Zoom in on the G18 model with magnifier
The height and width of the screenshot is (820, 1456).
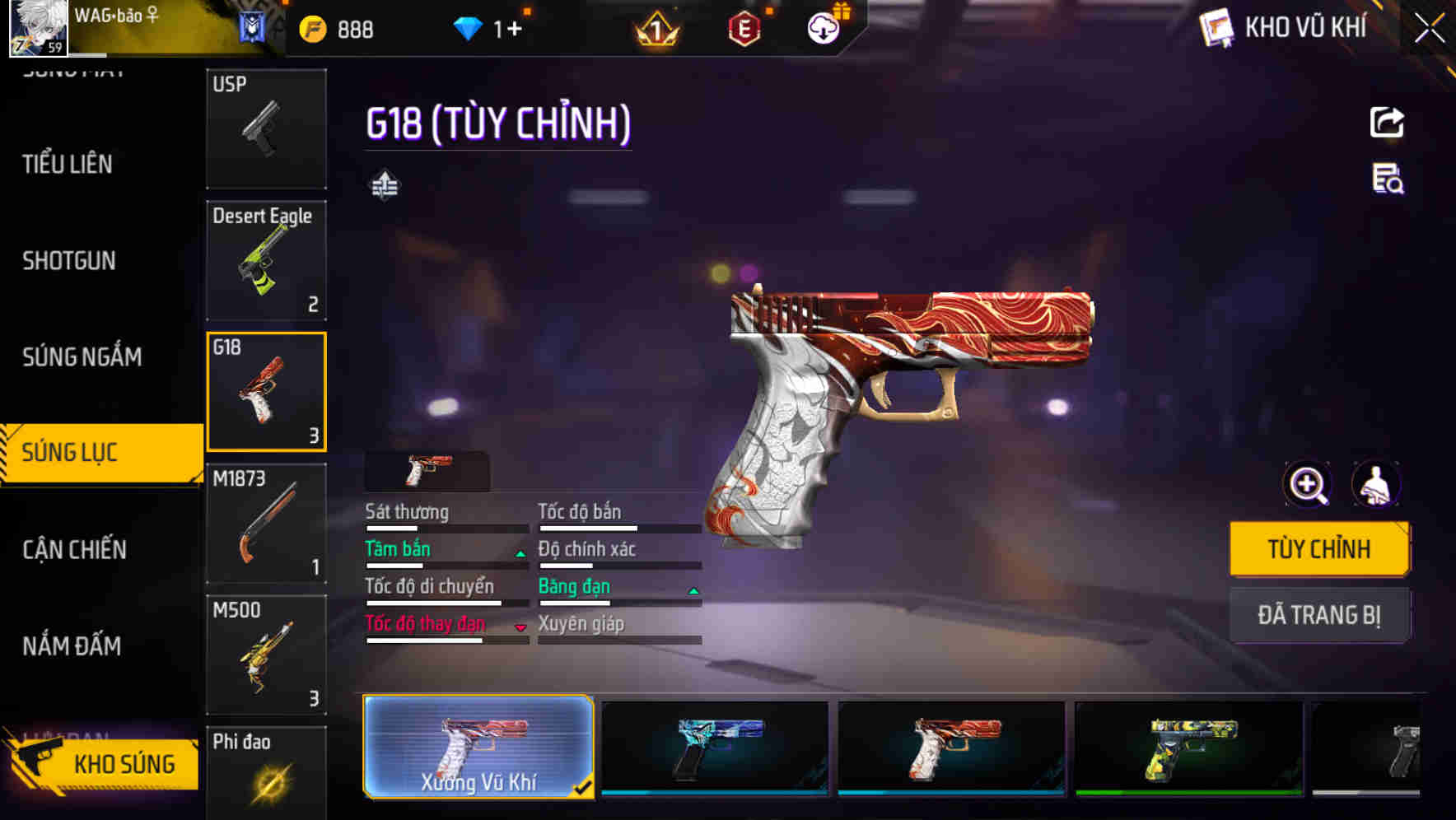coord(1306,484)
